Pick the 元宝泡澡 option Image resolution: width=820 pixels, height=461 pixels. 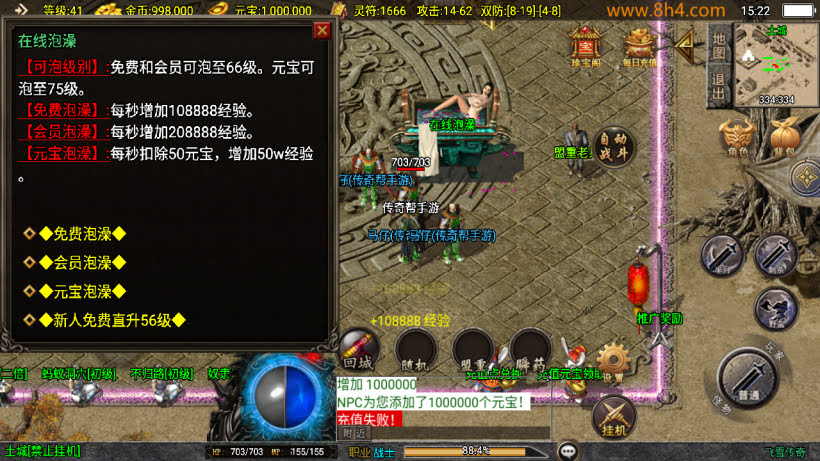pos(82,292)
